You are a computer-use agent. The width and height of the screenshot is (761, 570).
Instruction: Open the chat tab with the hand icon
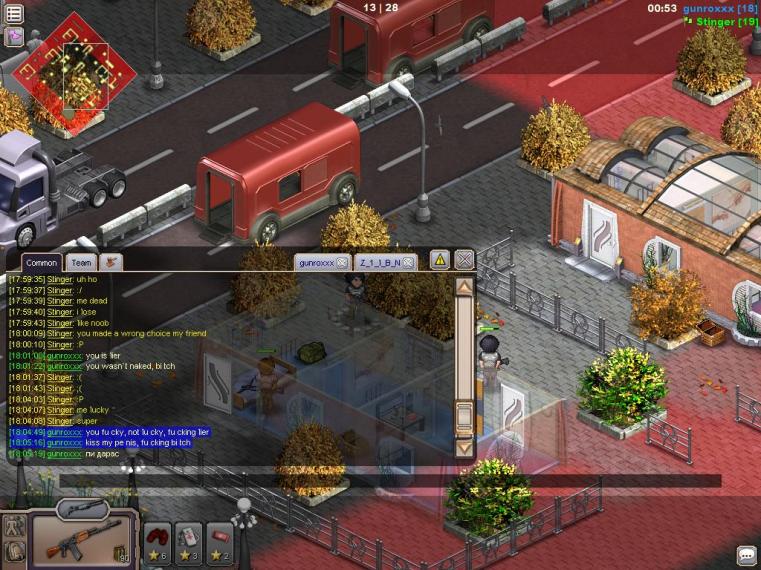[111, 262]
